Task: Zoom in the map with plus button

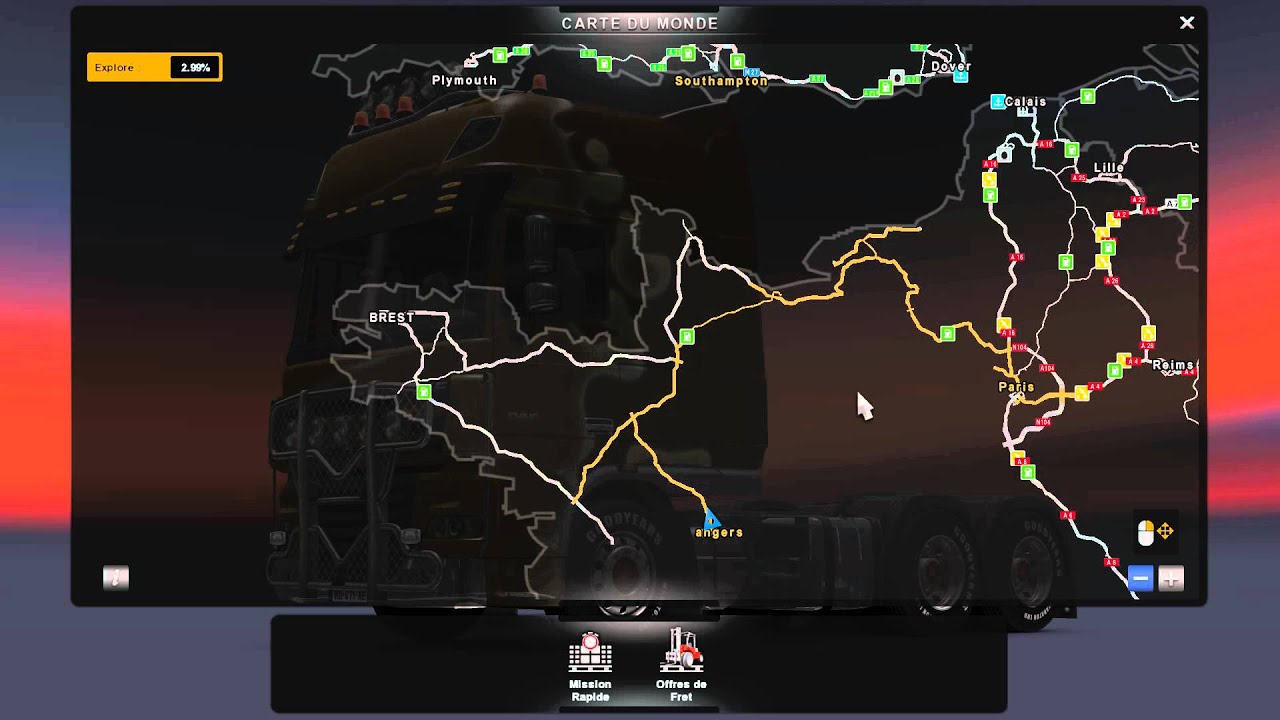Action: [1171, 578]
